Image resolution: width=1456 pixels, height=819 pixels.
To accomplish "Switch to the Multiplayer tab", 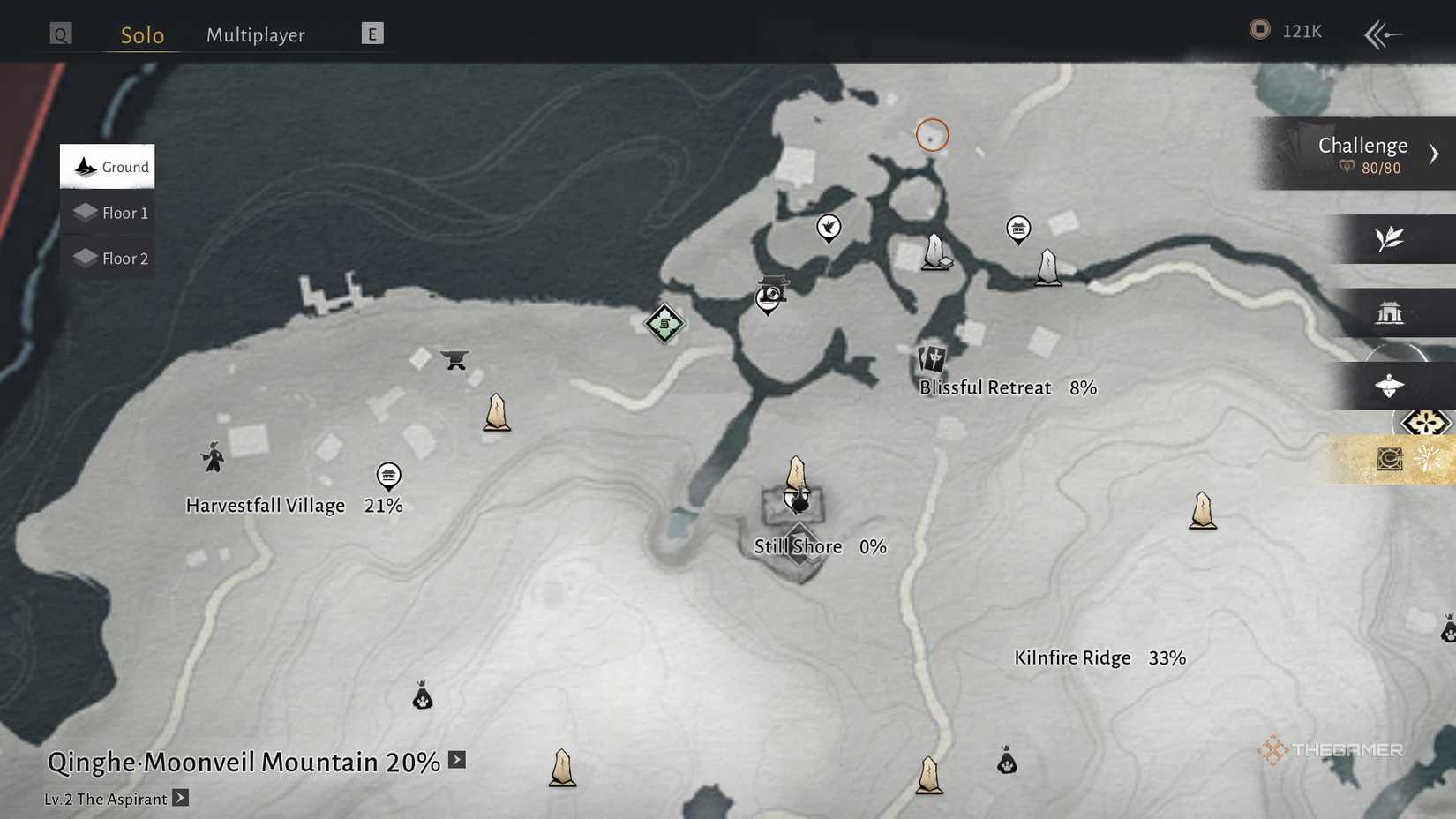I will 255,34.
